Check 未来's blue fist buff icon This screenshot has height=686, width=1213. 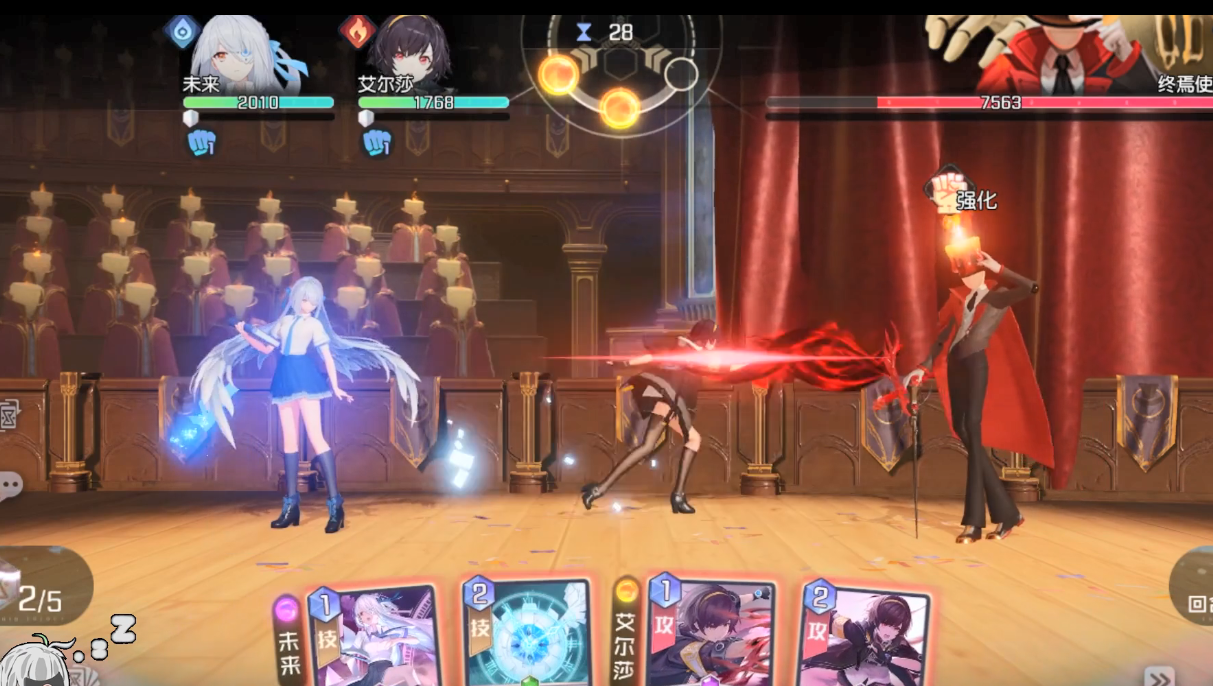click(201, 143)
